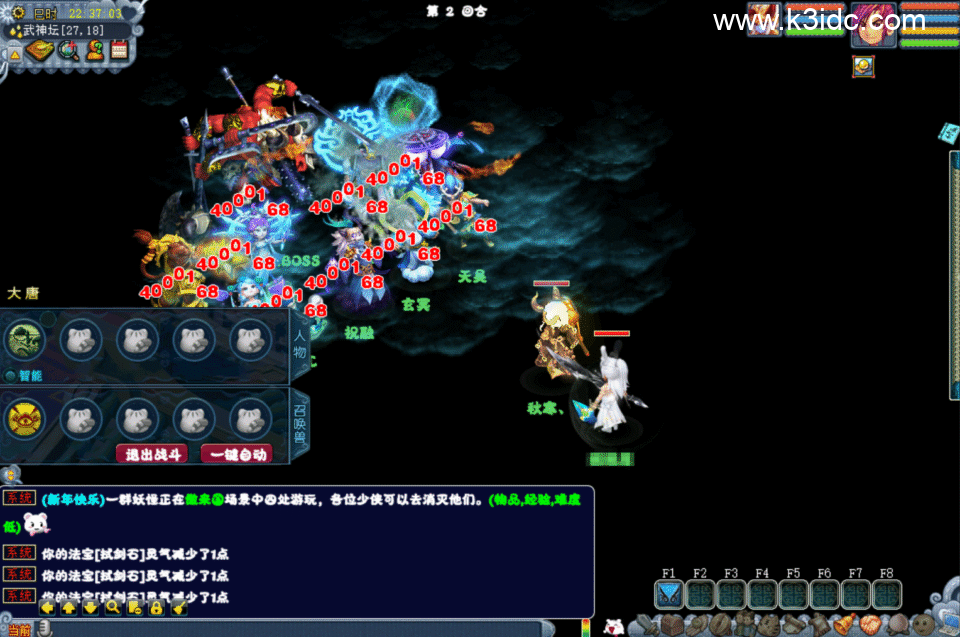Click the 退出战斗 exit battle button

tap(152, 453)
